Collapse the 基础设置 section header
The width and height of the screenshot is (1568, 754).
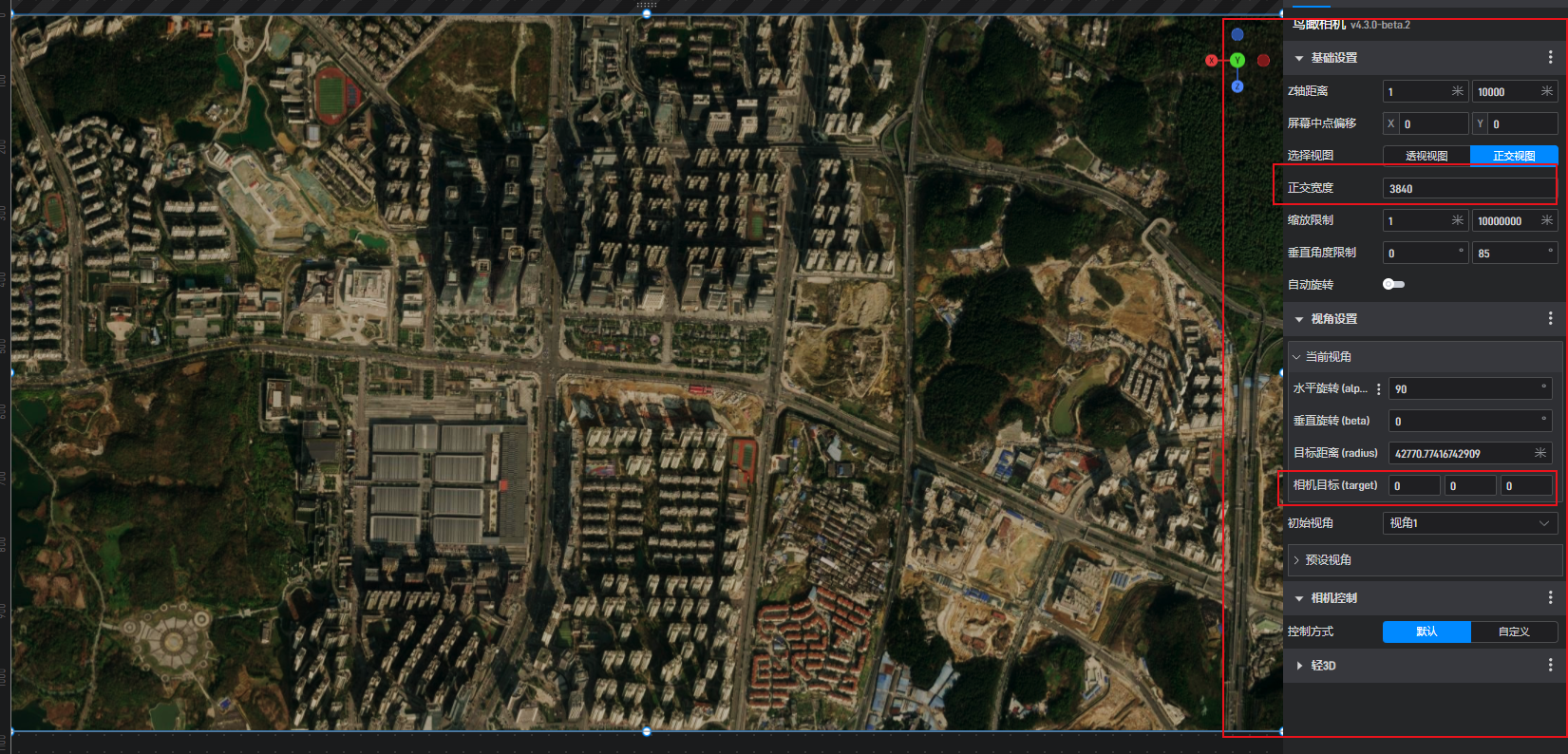click(x=1333, y=58)
